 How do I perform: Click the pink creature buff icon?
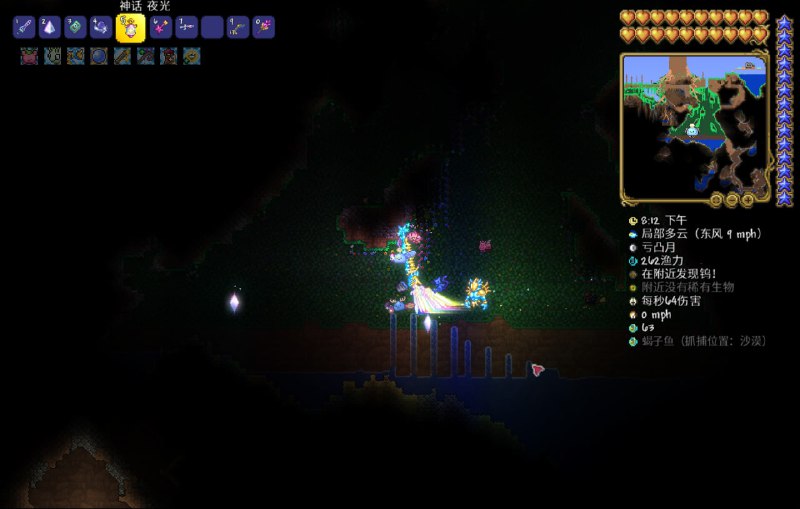click(x=29, y=56)
